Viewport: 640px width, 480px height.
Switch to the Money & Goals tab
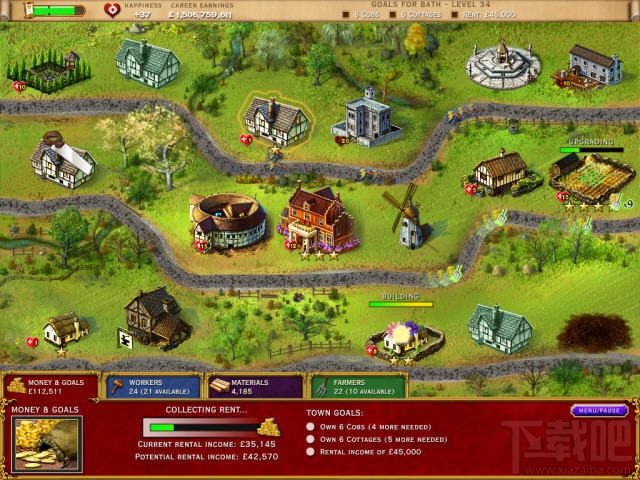[x=50, y=386]
